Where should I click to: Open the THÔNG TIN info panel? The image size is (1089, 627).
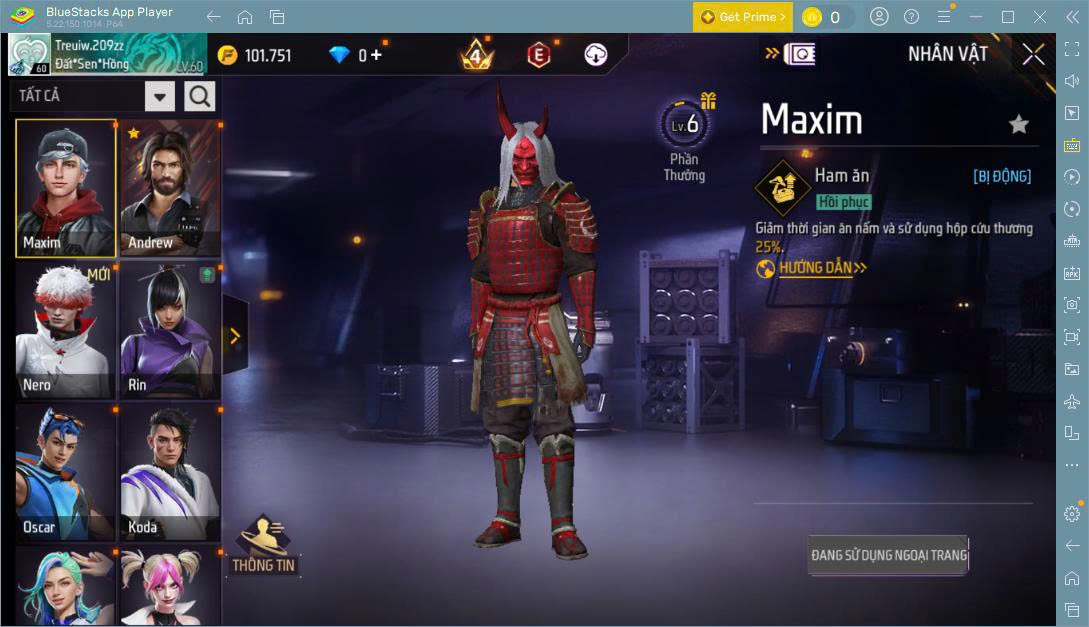click(x=264, y=545)
